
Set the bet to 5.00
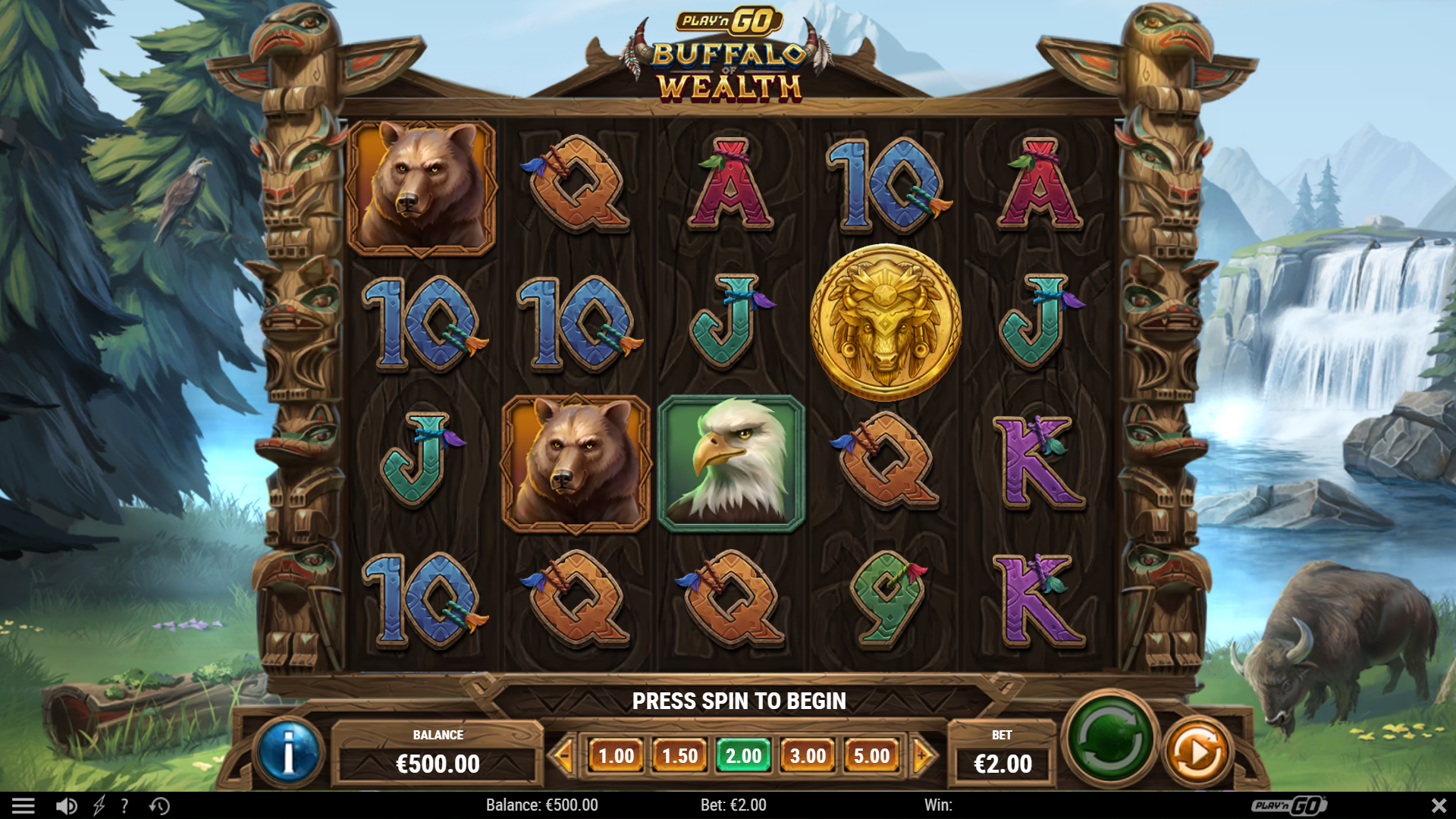pos(871,756)
